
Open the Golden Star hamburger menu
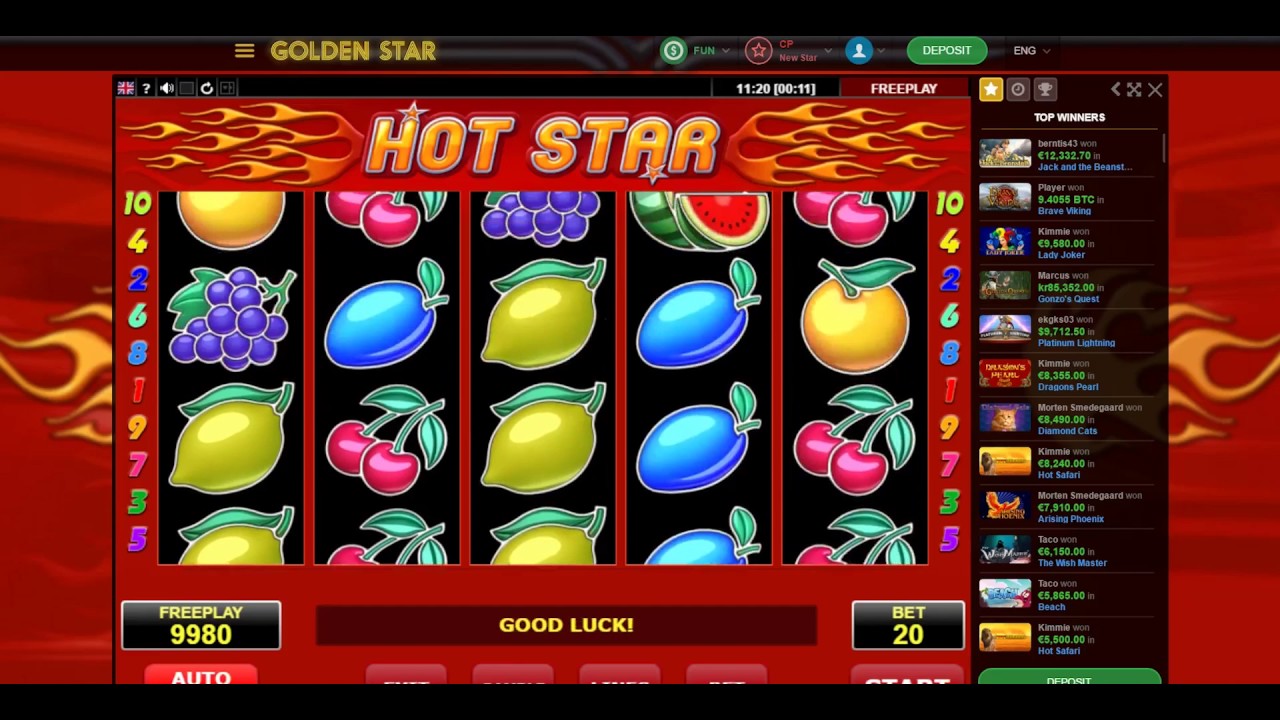[x=245, y=50]
